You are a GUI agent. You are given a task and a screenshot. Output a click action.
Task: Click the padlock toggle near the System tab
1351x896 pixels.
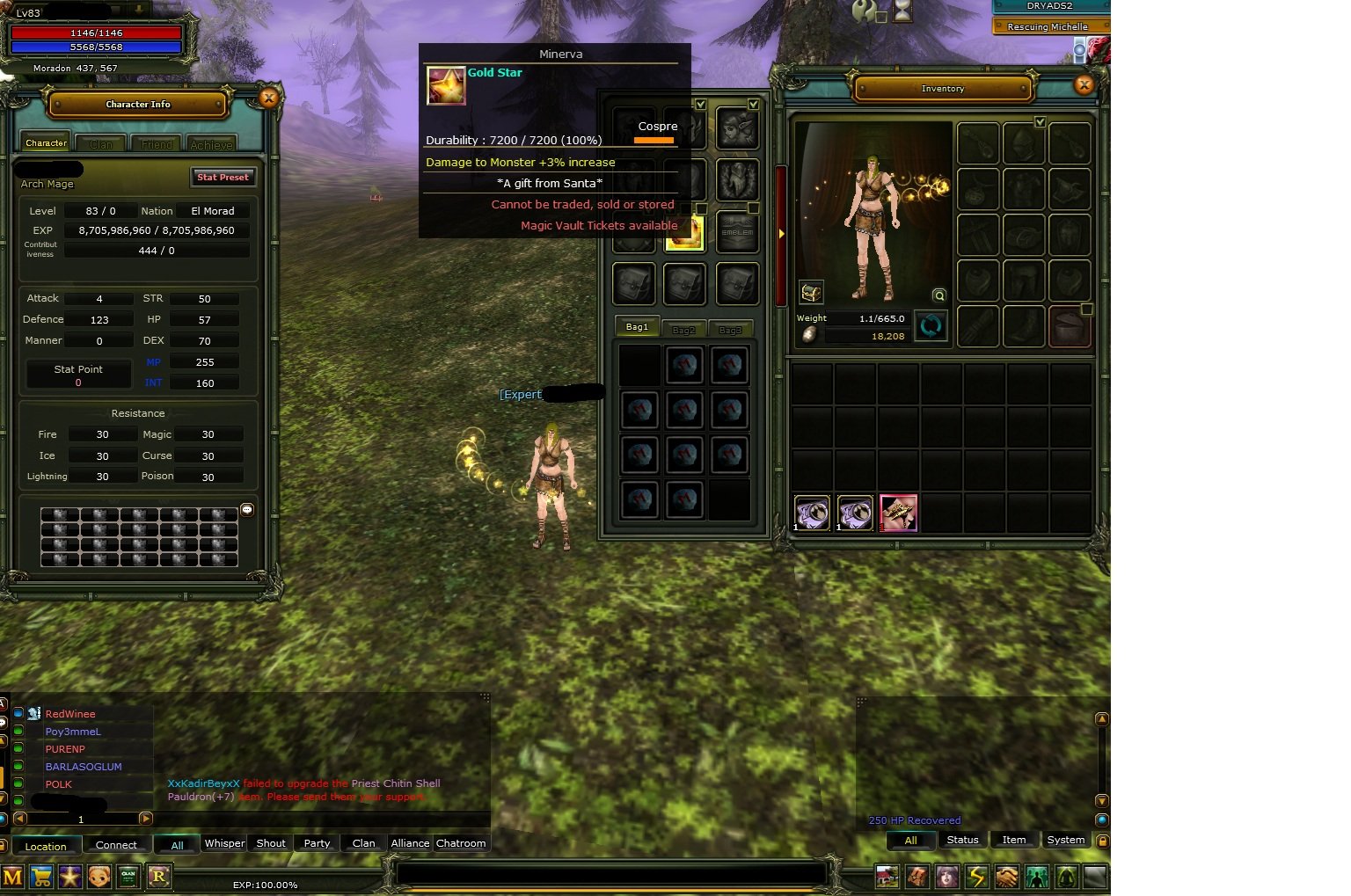[1102, 841]
